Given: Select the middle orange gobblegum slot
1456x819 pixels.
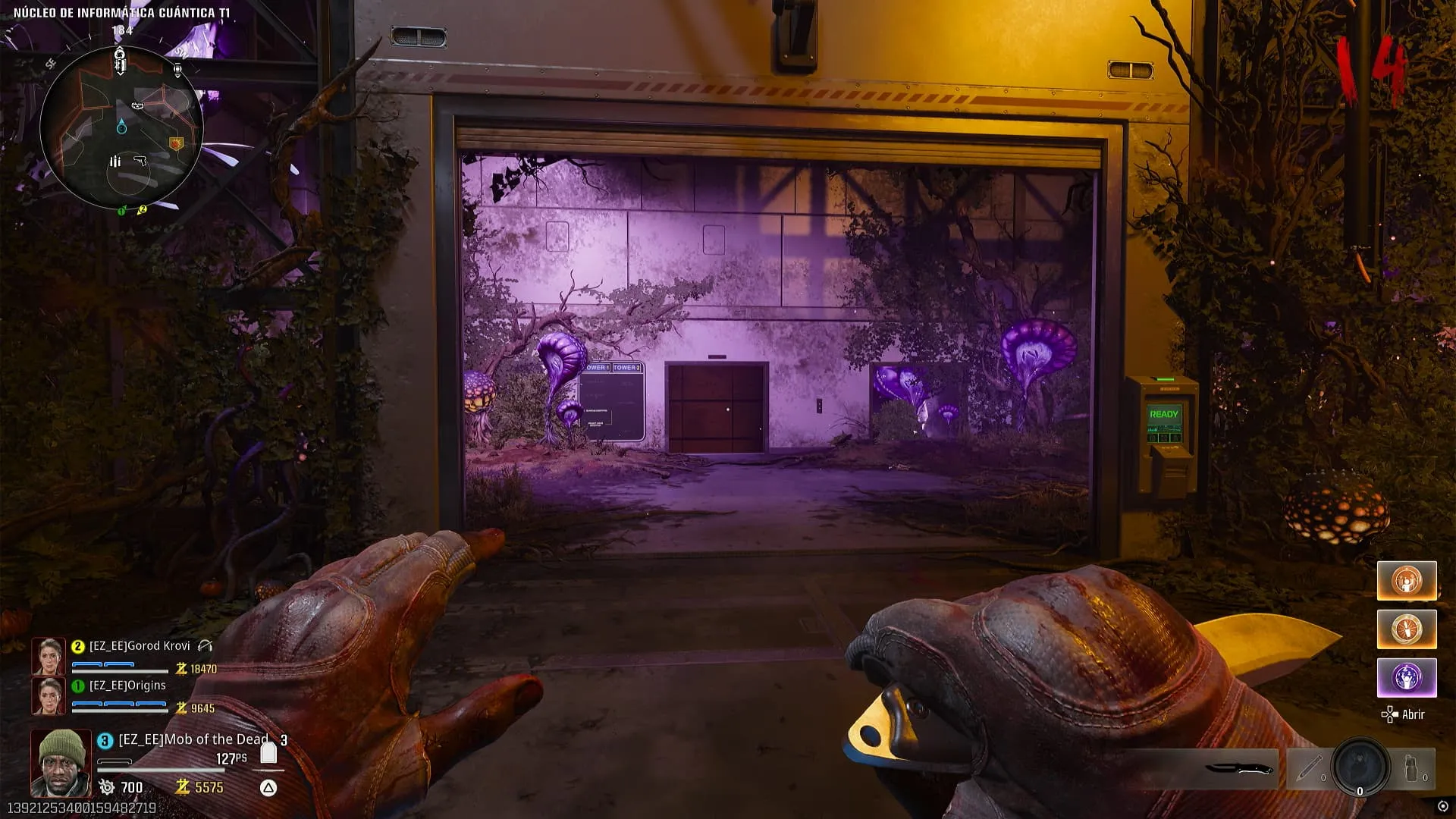Looking at the screenshot, I should click(x=1406, y=629).
